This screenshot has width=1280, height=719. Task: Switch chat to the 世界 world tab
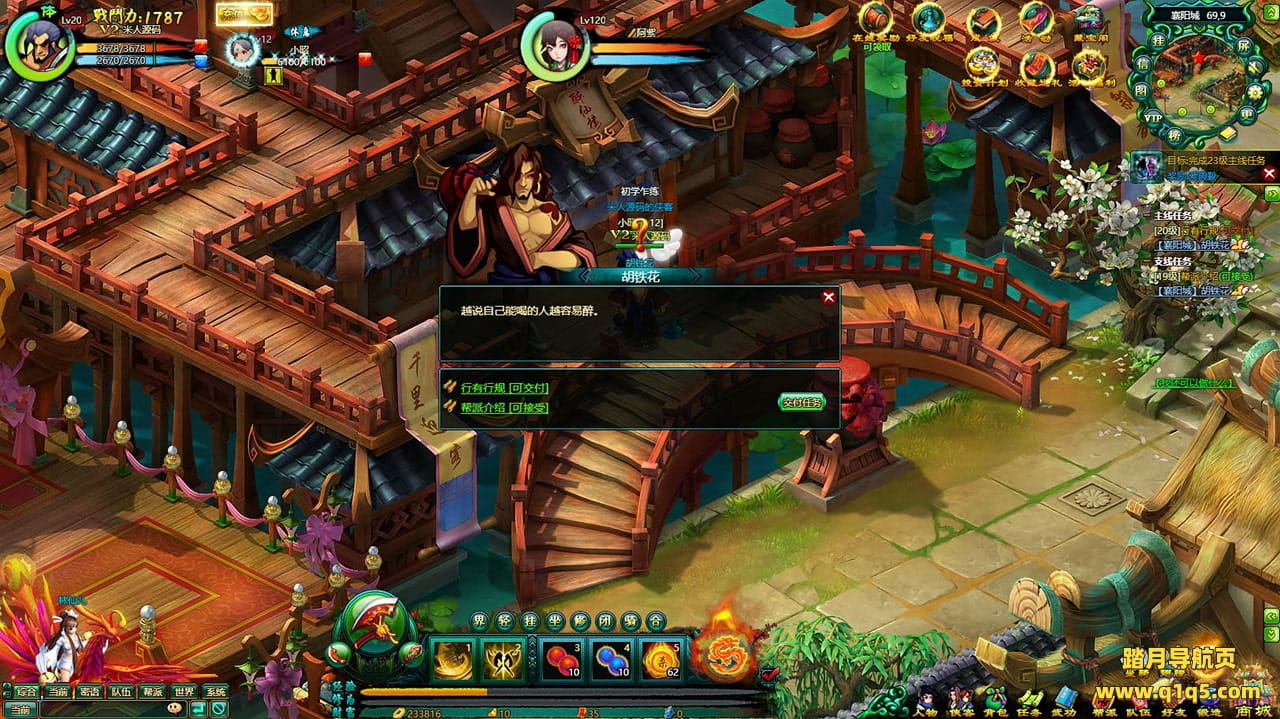click(x=184, y=691)
